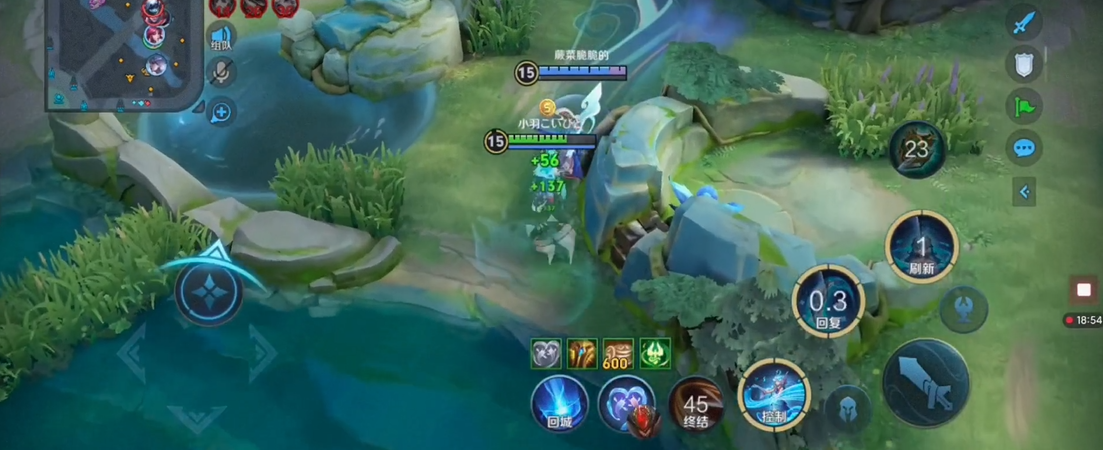
Task: Select the item icon showing 600
Action: click(x=616, y=353)
